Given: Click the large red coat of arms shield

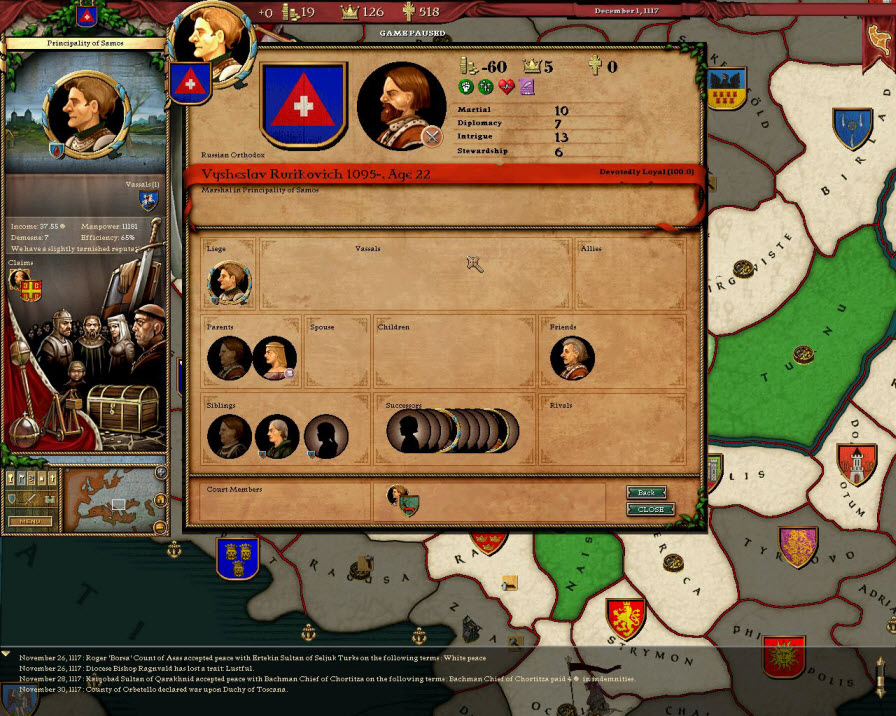Looking at the screenshot, I should 303,104.
